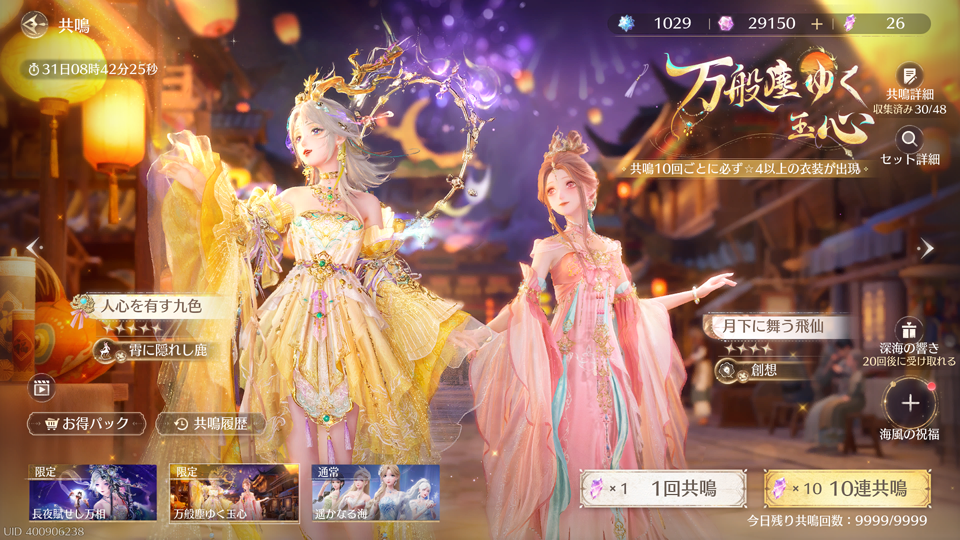
Task: Show next banner with right arrow
Action: (x=926, y=249)
